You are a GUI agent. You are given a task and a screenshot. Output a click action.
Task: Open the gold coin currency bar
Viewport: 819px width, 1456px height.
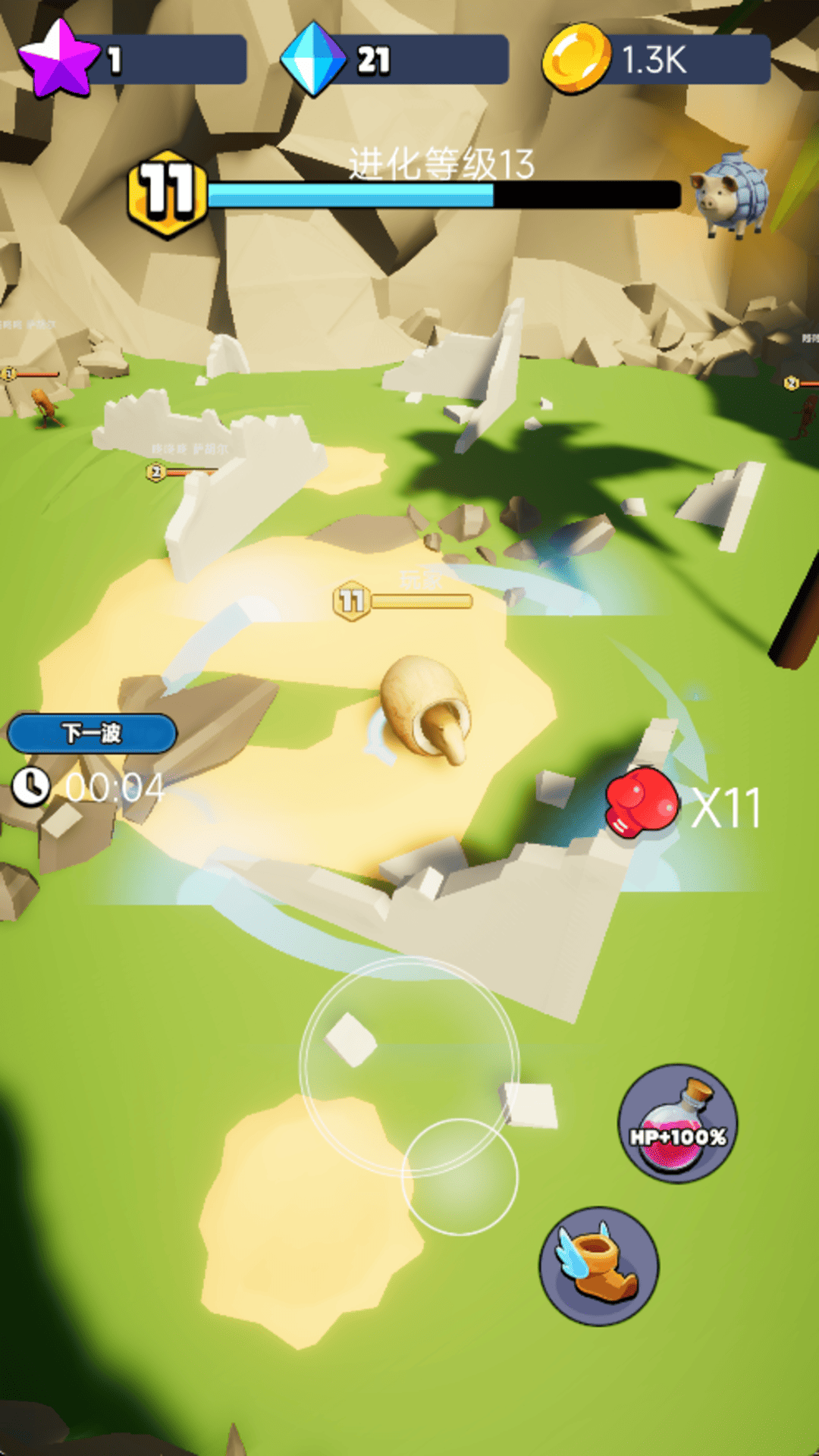(657, 59)
